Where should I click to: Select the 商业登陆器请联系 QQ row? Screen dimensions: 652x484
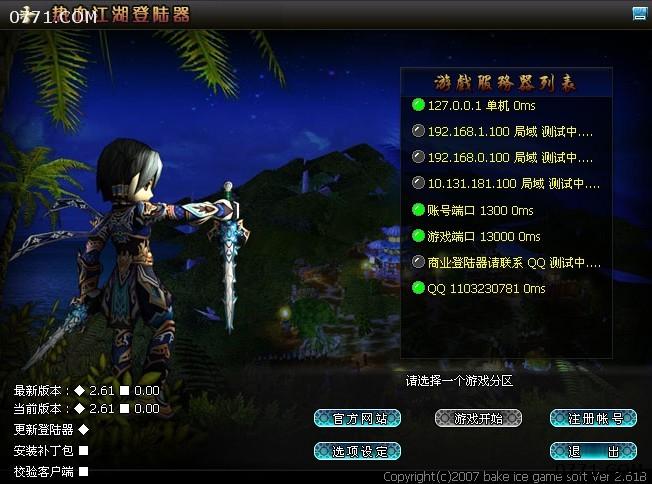tap(505, 262)
